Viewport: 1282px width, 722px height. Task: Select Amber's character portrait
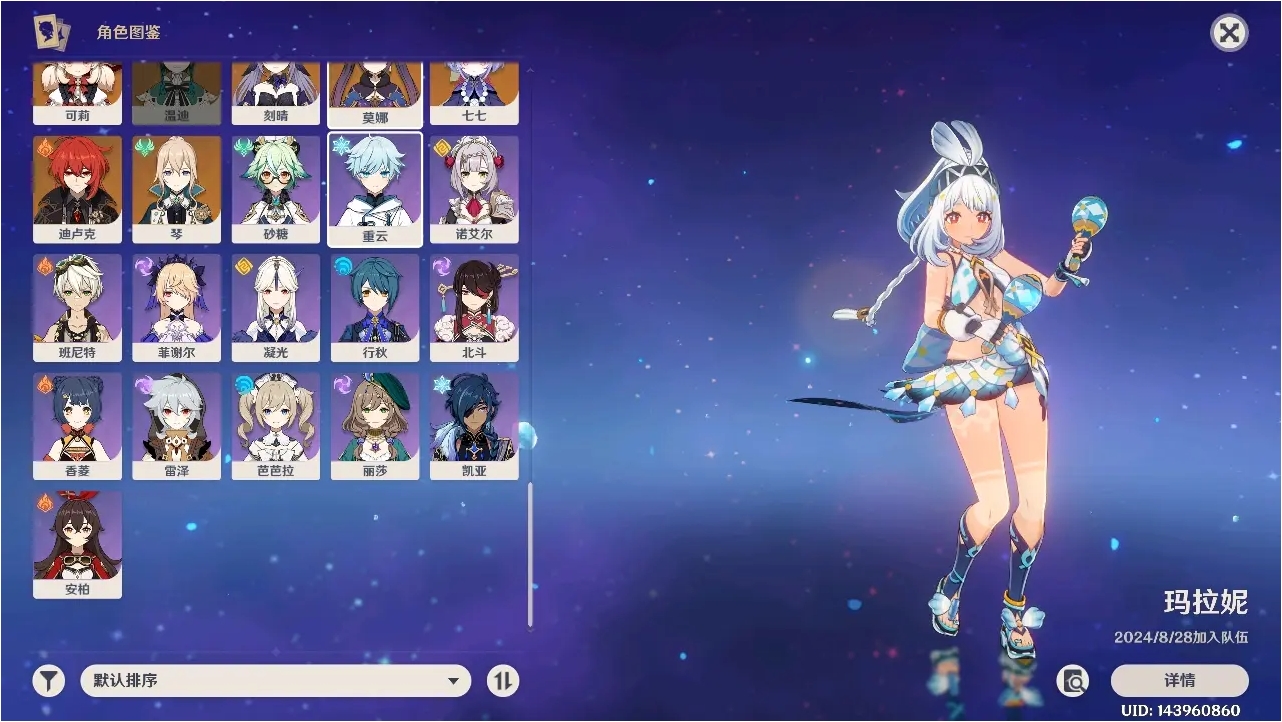[x=77, y=545]
